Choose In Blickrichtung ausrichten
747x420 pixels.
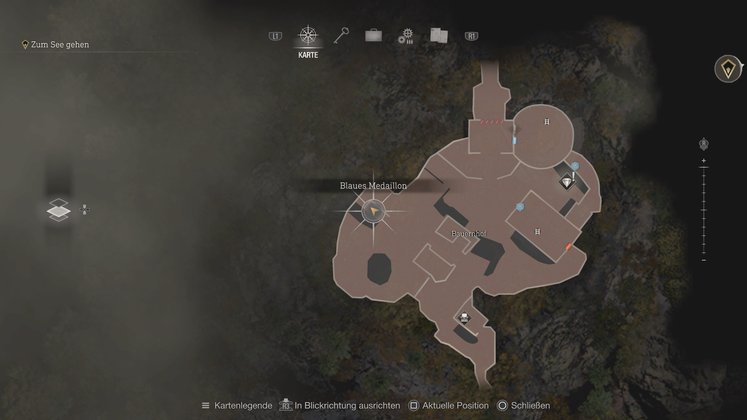coord(344,405)
